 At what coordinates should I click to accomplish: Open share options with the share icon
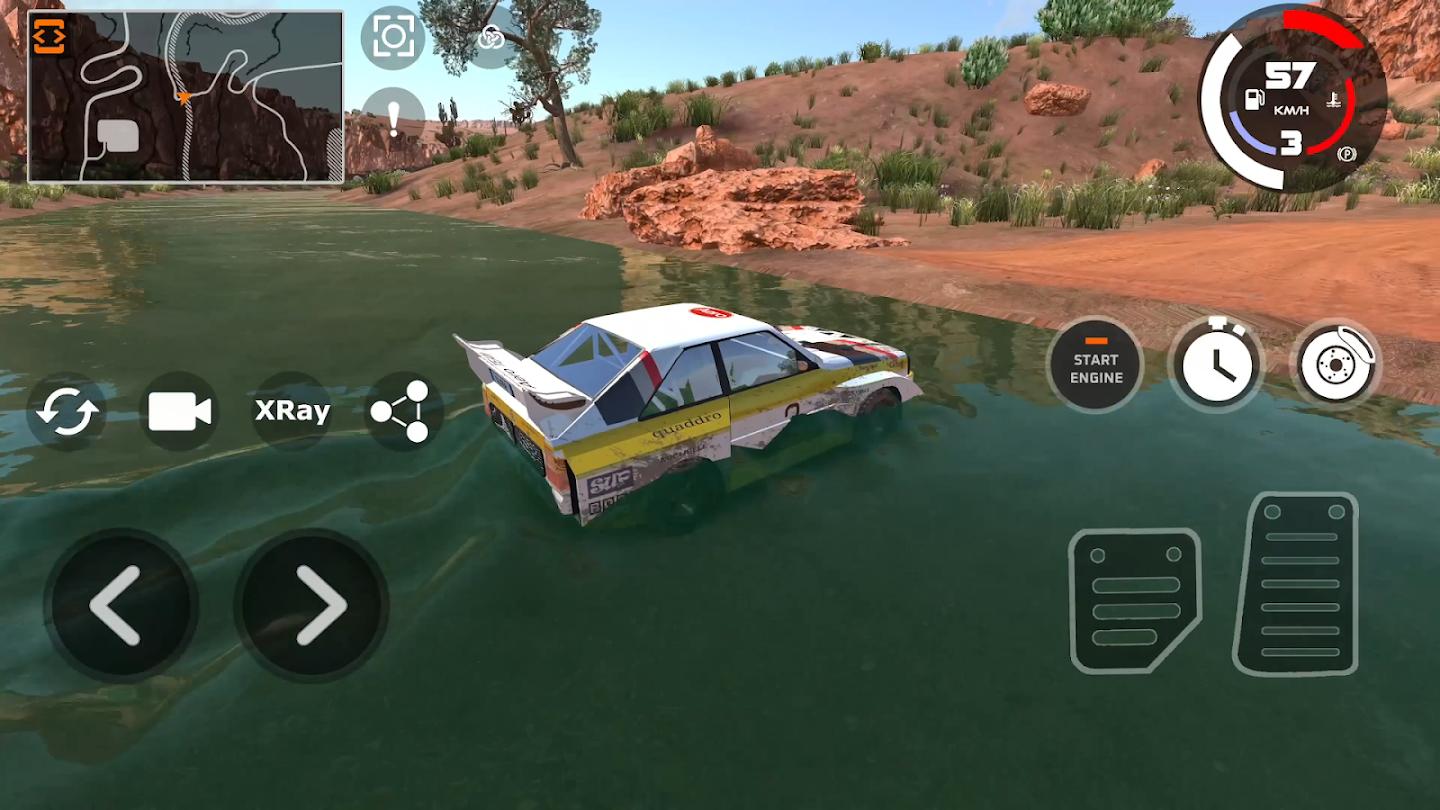[x=403, y=410]
